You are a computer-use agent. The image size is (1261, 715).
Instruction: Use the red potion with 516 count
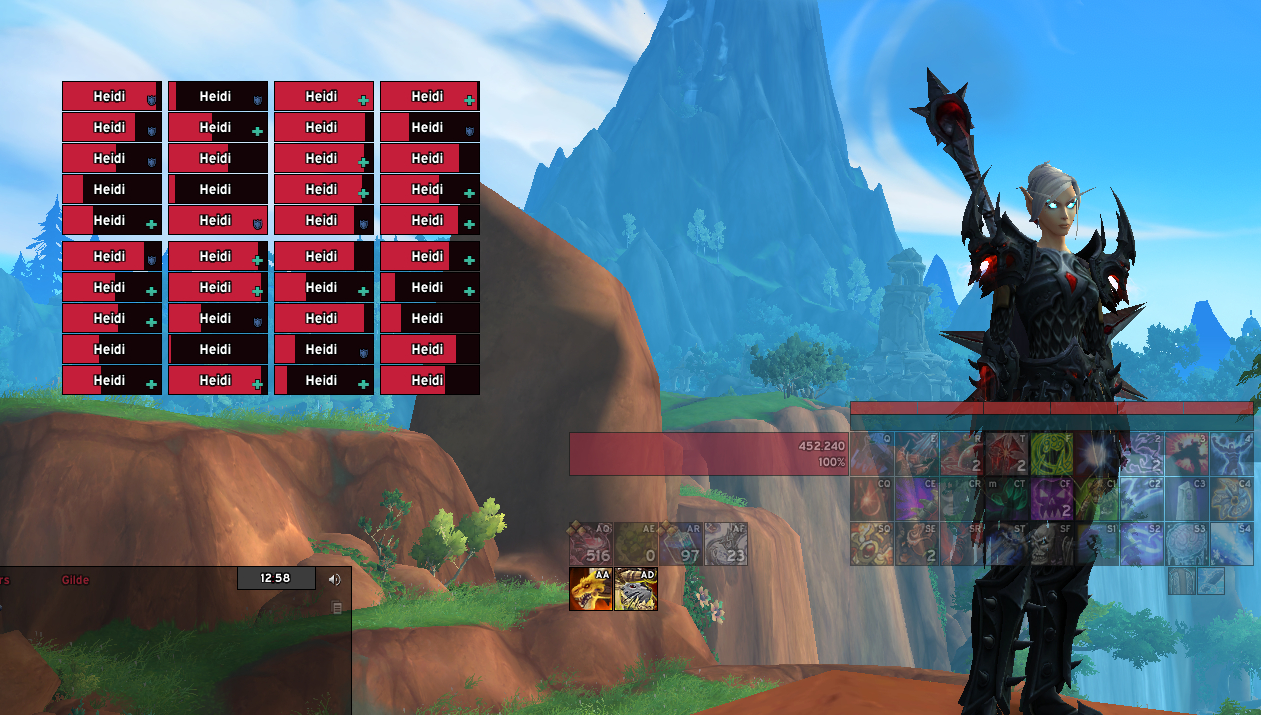tap(590, 544)
